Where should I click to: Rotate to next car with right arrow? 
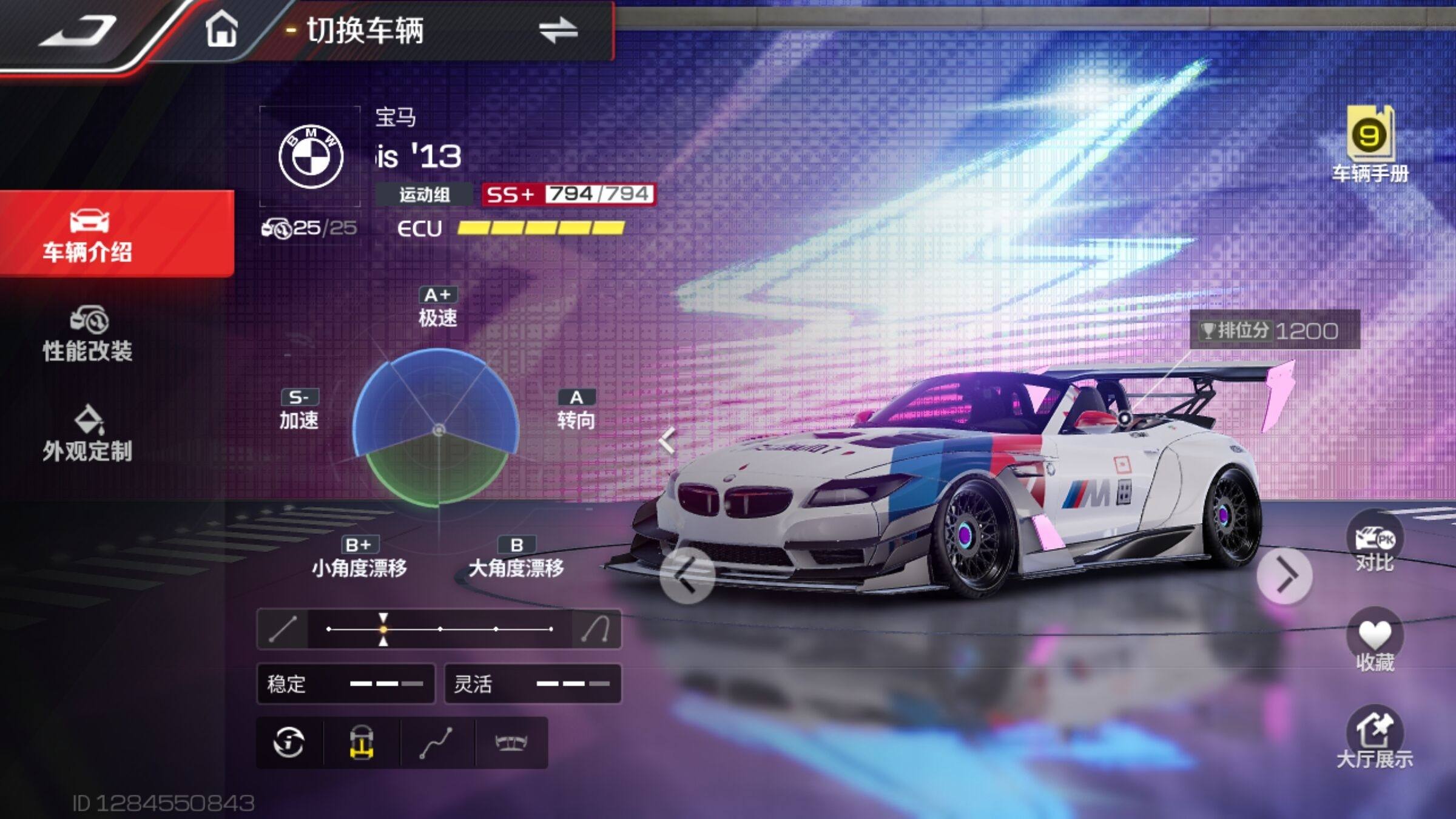click(1284, 576)
